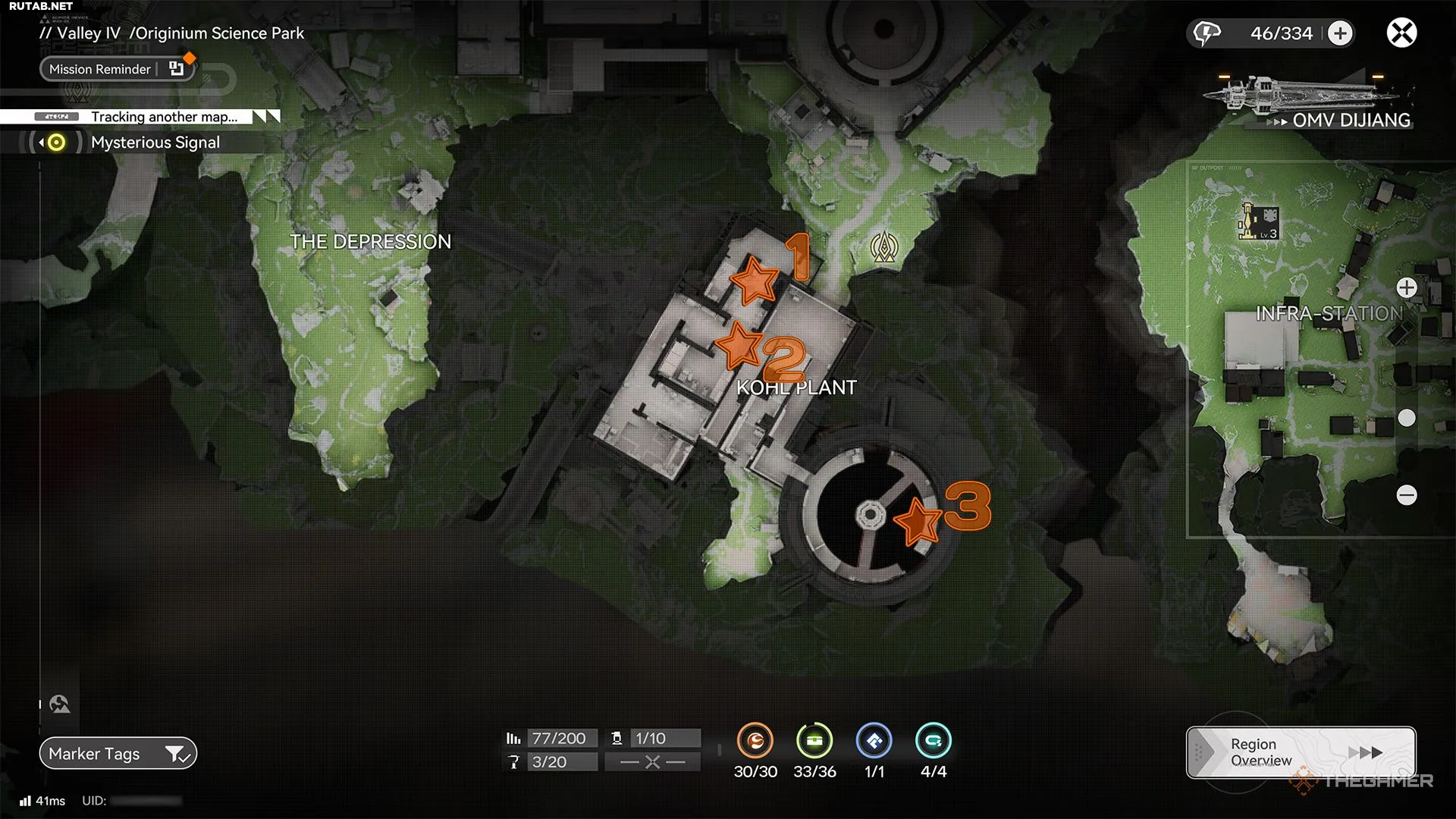The width and height of the screenshot is (1456, 819).
Task: Click the map zoom slider handle
Action: click(1407, 418)
